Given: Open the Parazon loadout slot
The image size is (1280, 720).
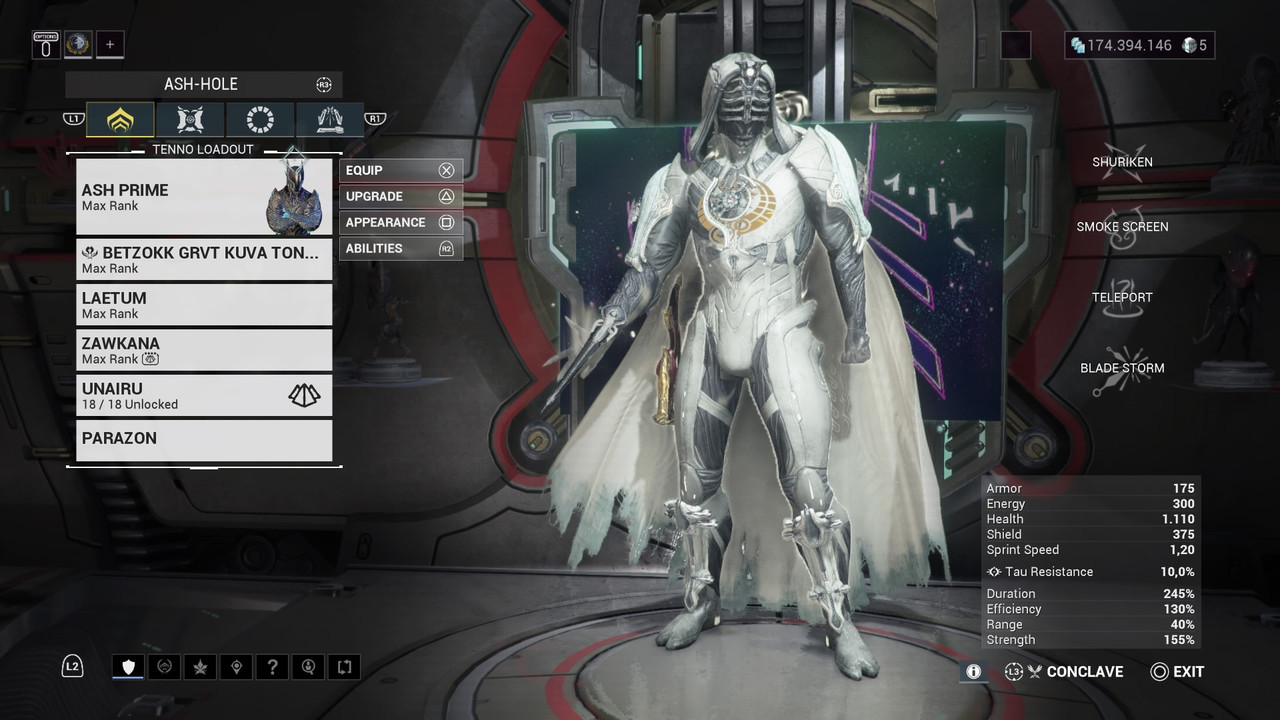Looking at the screenshot, I should pyautogui.click(x=204, y=440).
